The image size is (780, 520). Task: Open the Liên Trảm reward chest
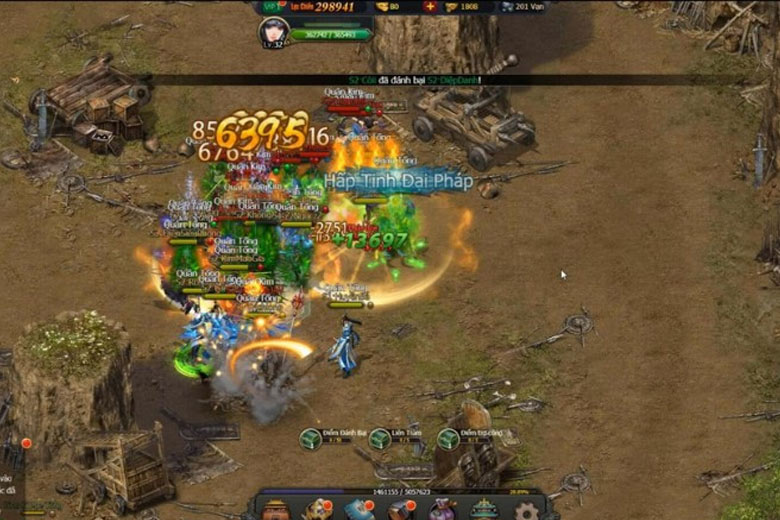pyautogui.click(x=380, y=438)
